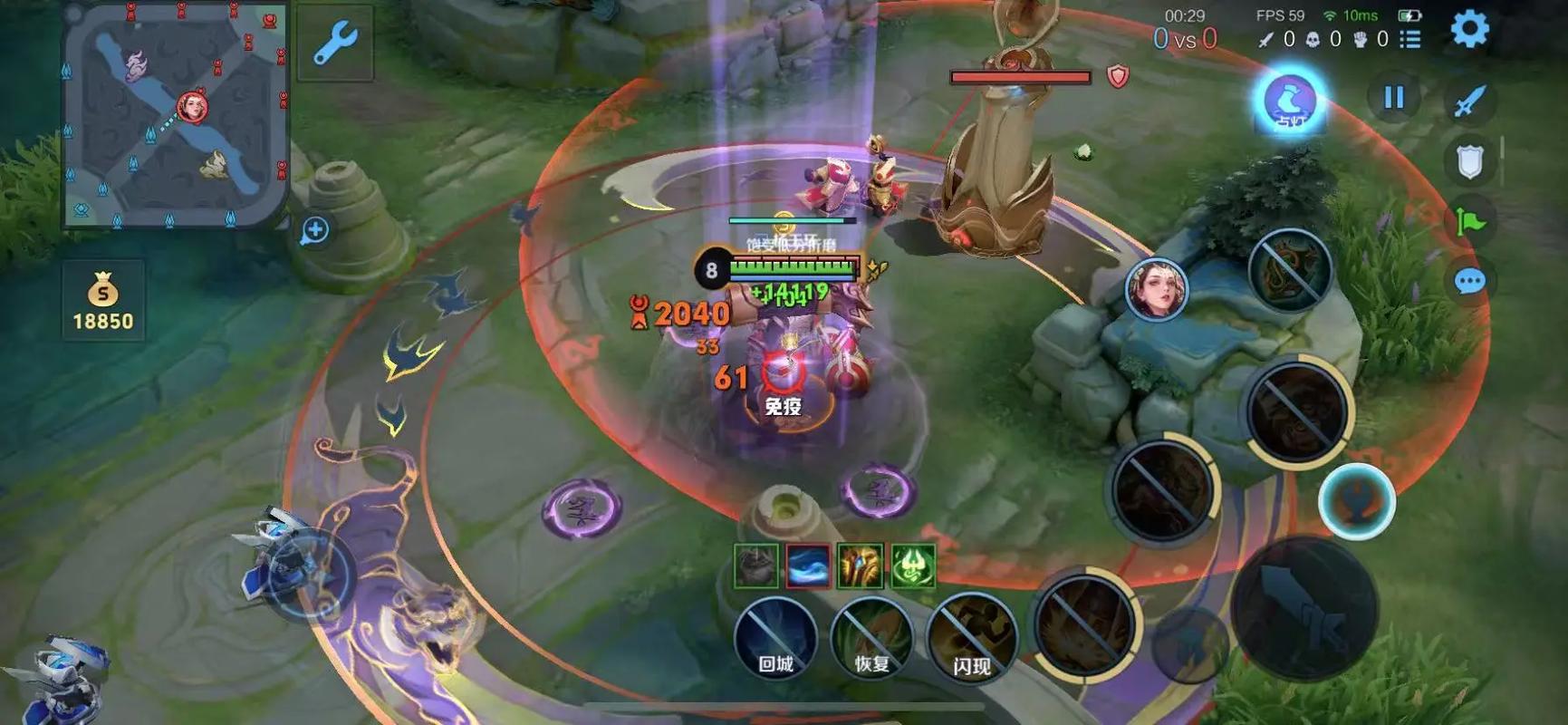This screenshot has width=1568, height=725.
Task: Cast the 闪现 flash spell
Action: point(971,640)
